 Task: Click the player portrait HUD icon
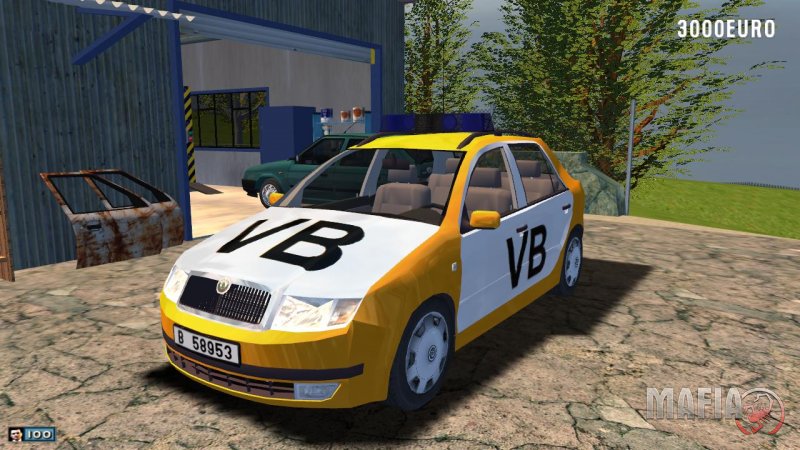pos(16,434)
